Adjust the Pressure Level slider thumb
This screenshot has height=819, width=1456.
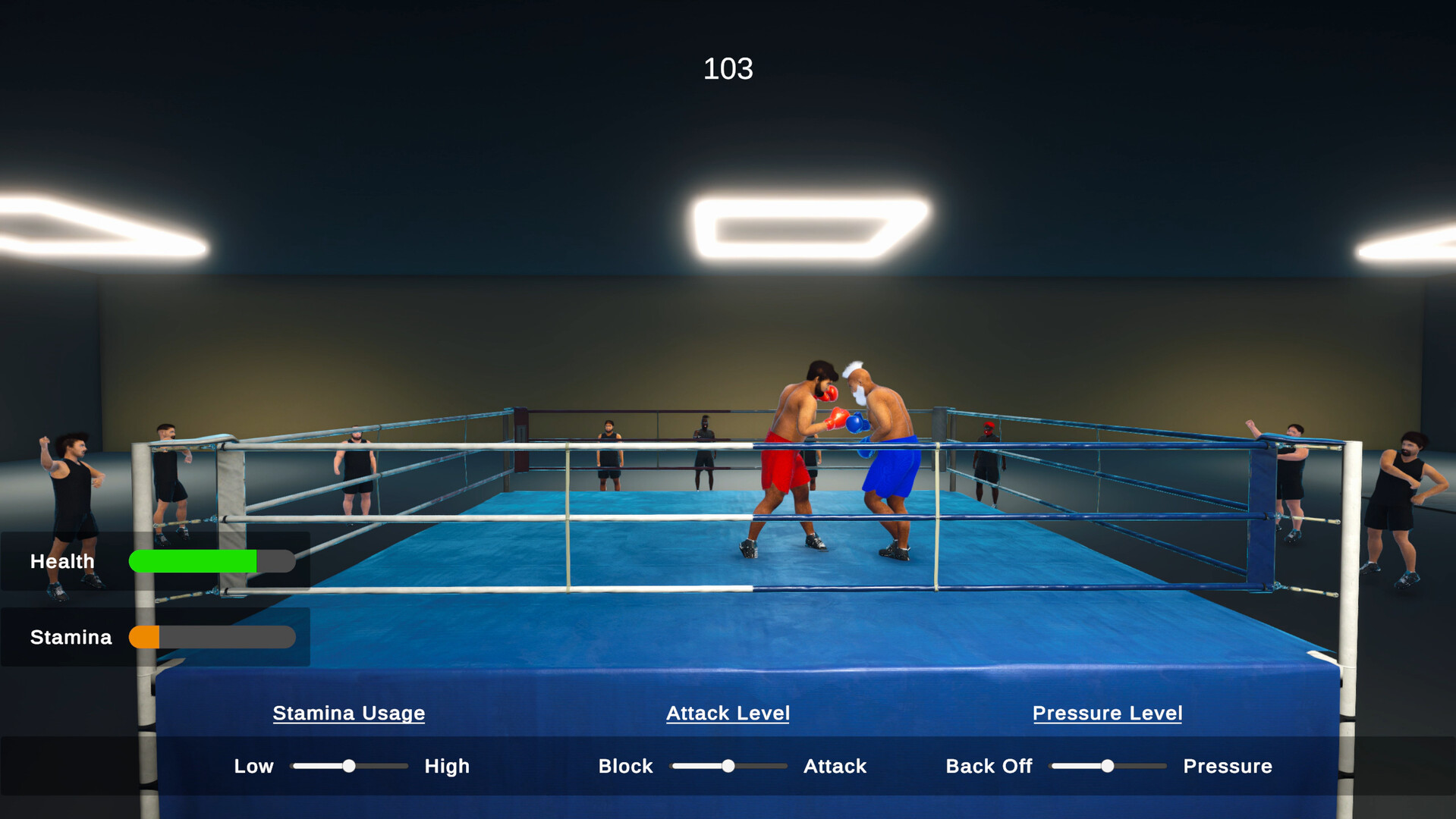(x=1107, y=766)
